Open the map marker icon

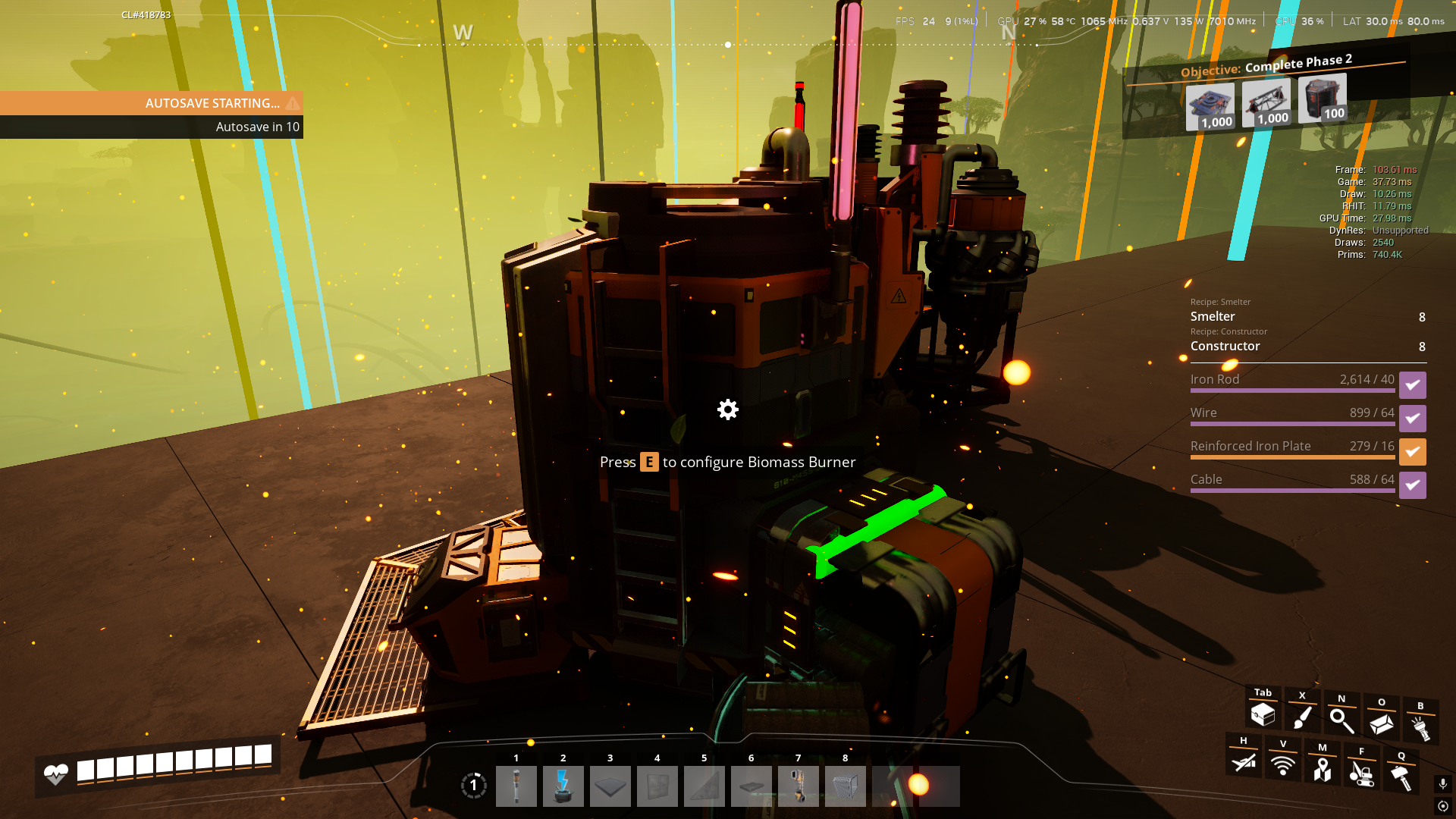[1323, 769]
